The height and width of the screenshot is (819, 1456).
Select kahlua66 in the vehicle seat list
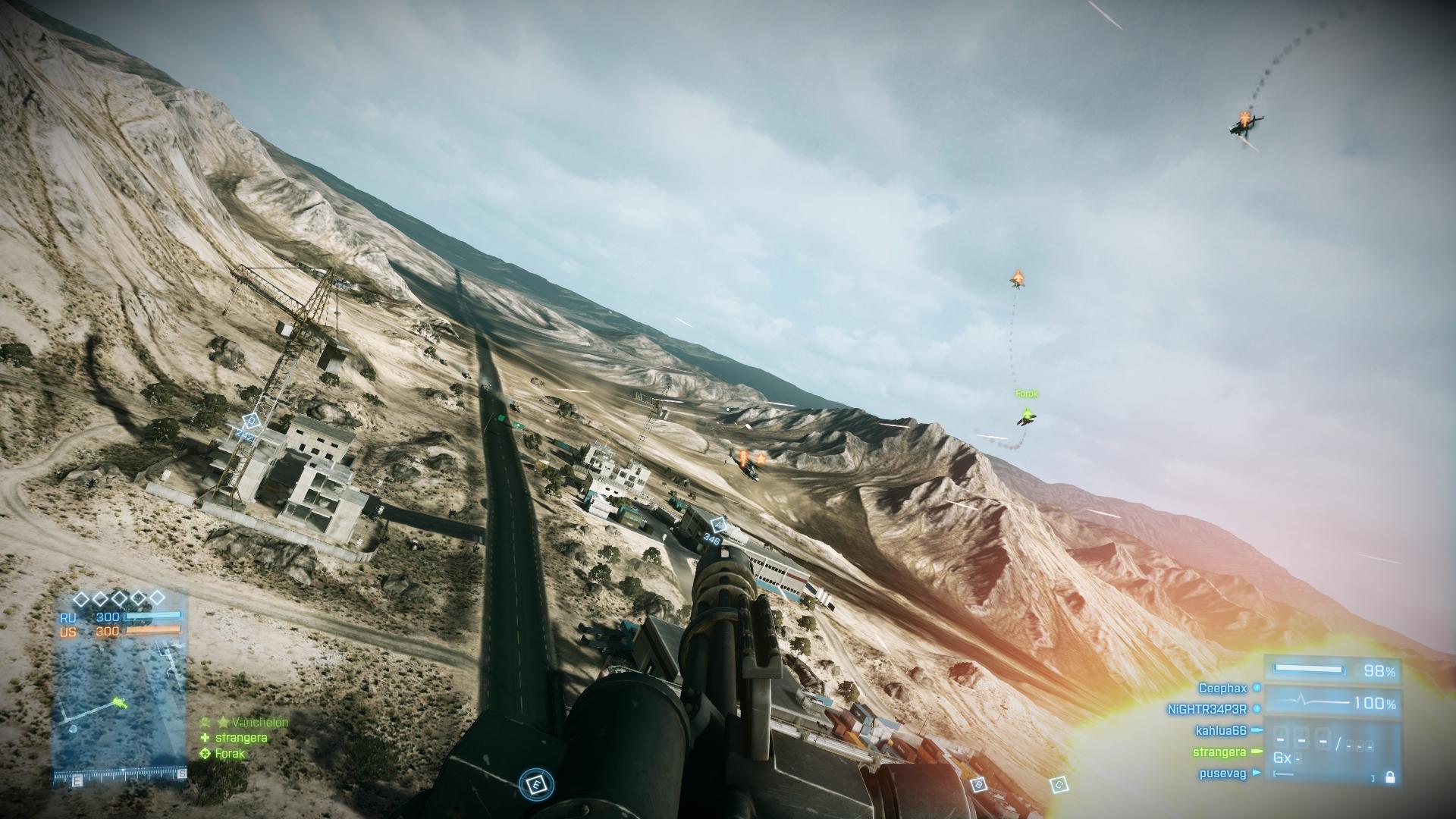(x=1220, y=731)
